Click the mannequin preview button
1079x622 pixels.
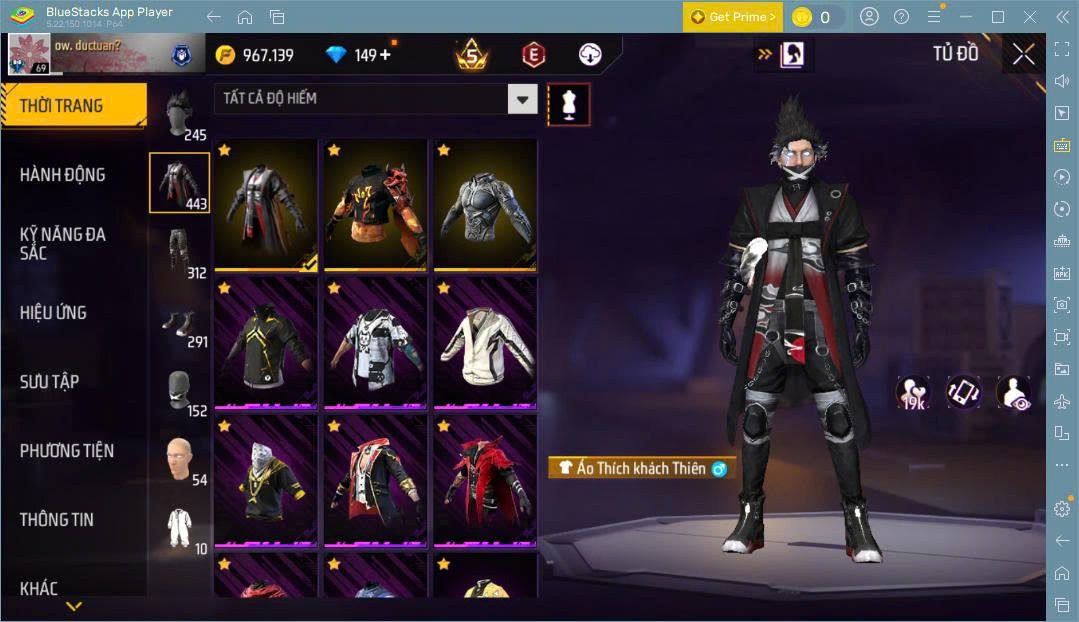(568, 104)
